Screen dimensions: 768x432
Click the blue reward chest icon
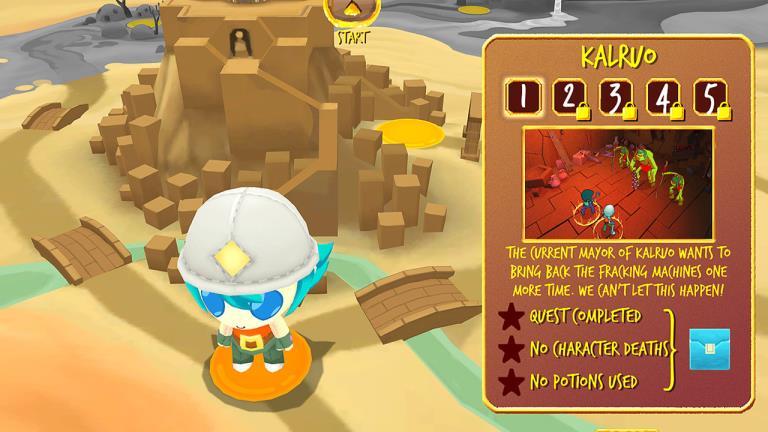pos(709,349)
